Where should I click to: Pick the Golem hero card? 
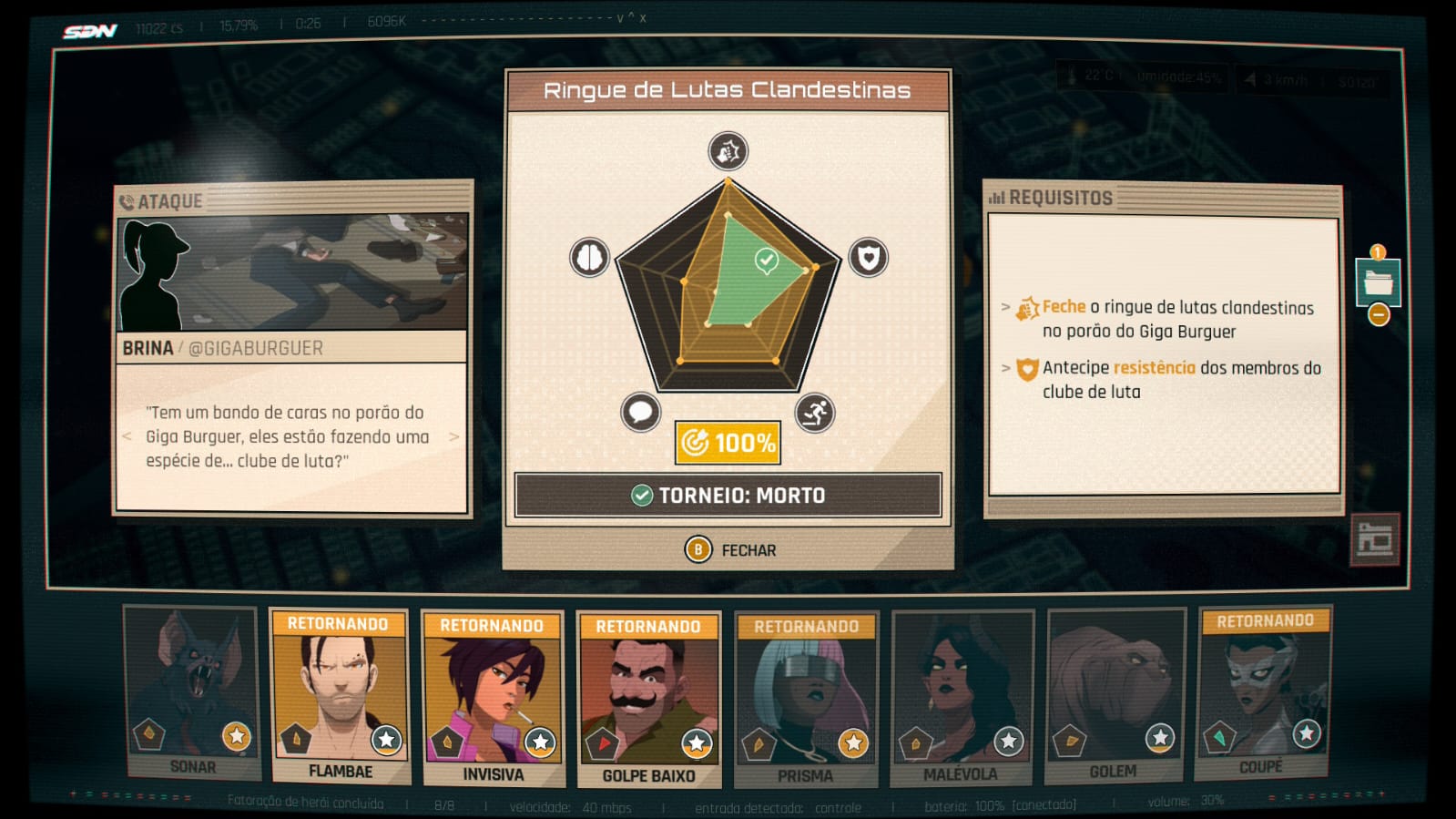tap(1115, 695)
